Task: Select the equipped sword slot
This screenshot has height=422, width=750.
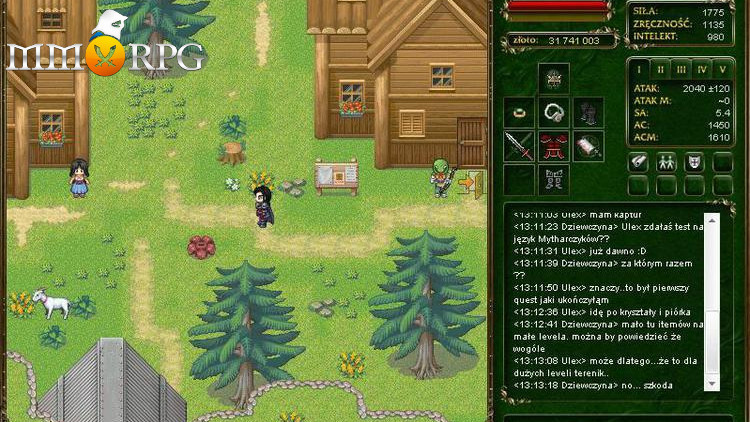Action: pos(520,146)
